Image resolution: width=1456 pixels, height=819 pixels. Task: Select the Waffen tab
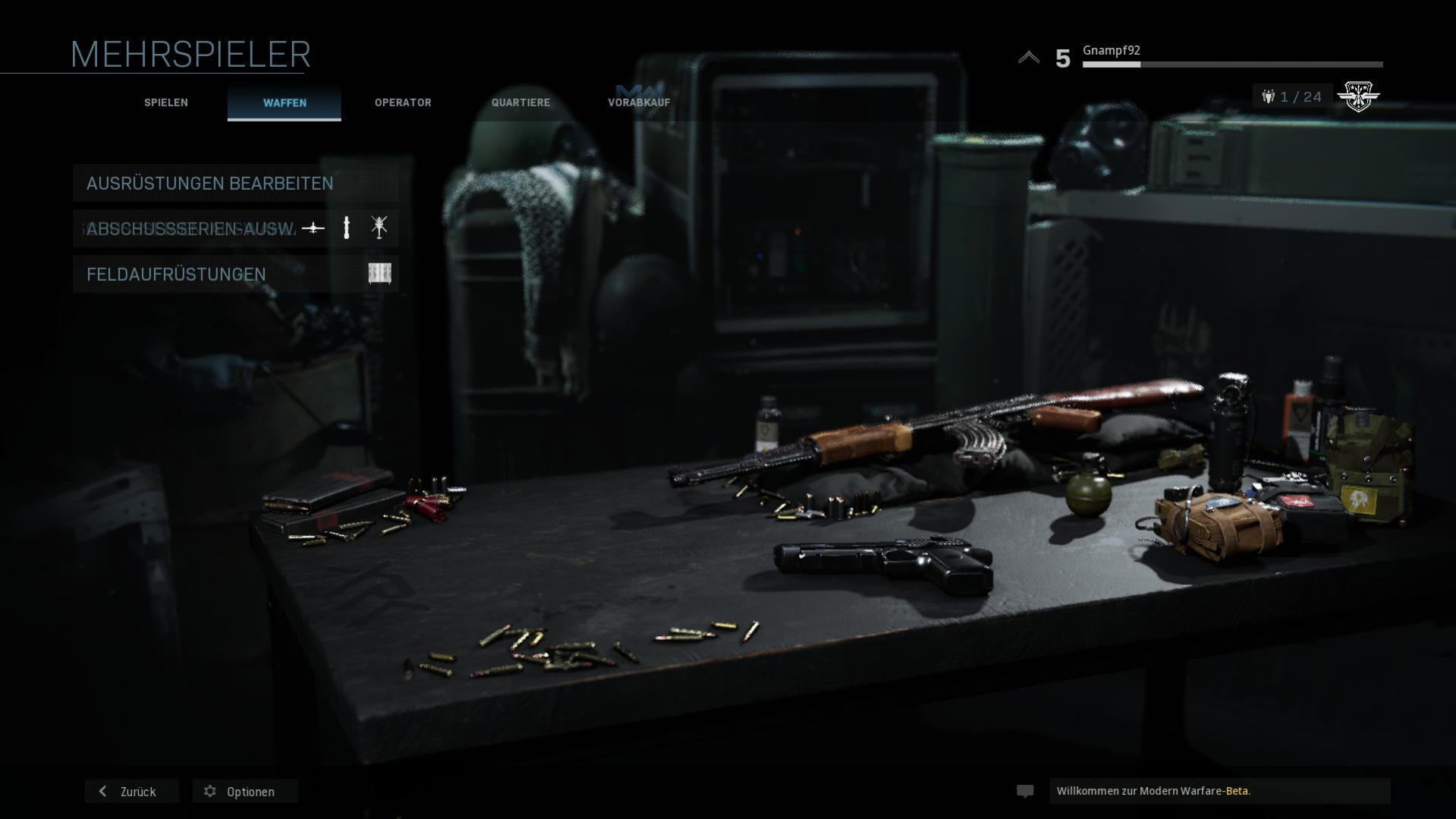[x=285, y=102]
